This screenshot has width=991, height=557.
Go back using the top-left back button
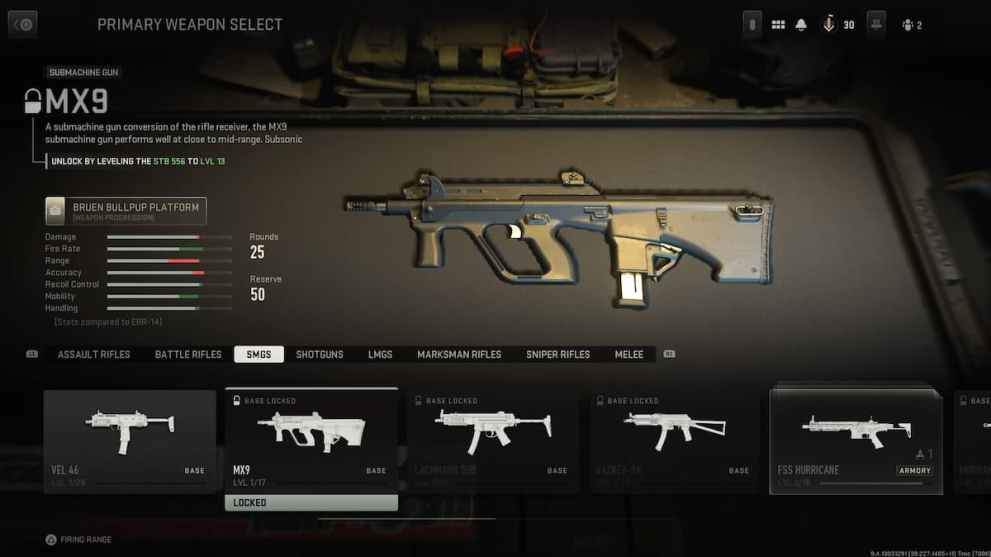tap(23, 25)
